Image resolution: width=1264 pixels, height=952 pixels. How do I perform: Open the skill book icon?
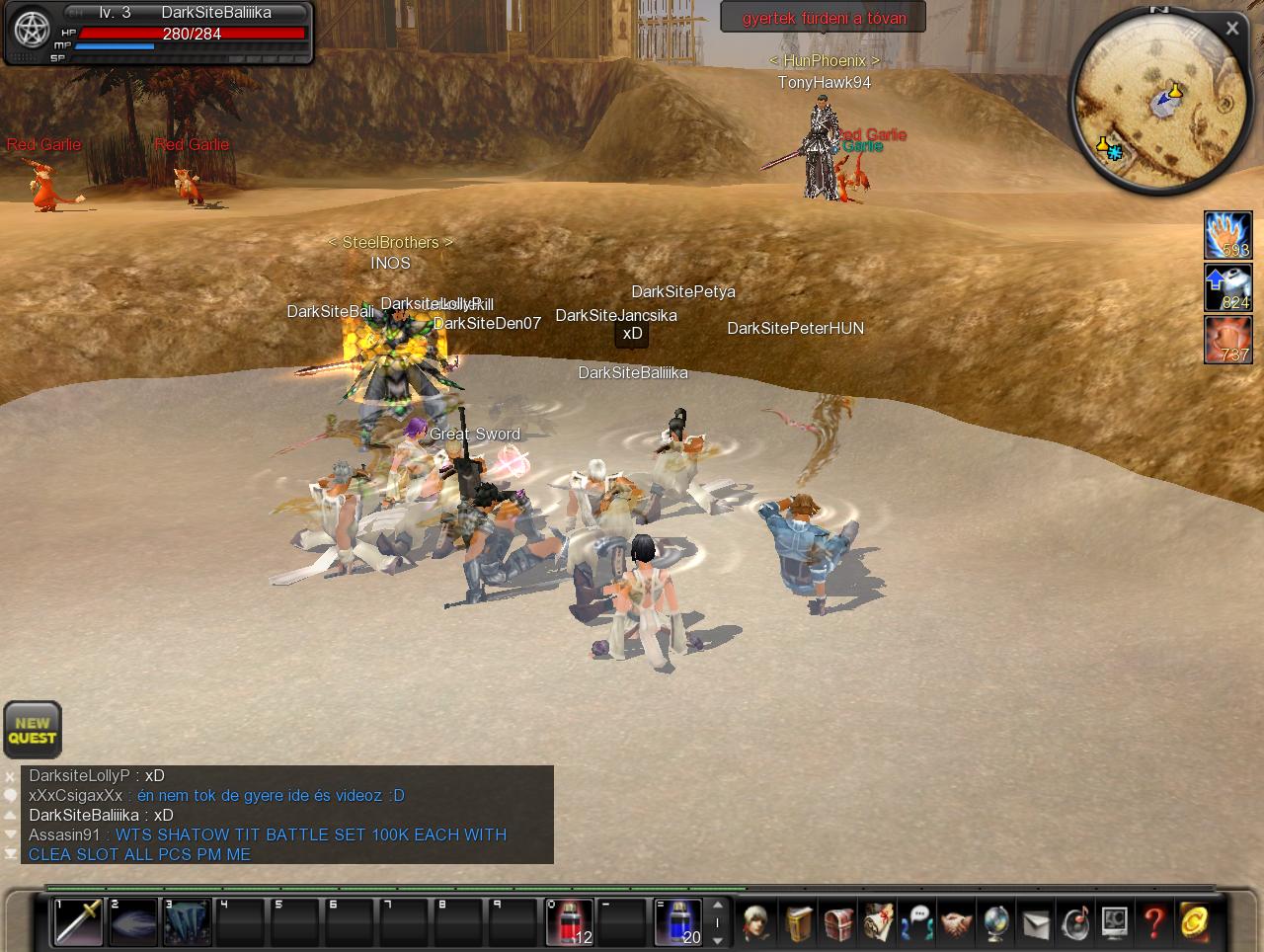click(x=799, y=923)
